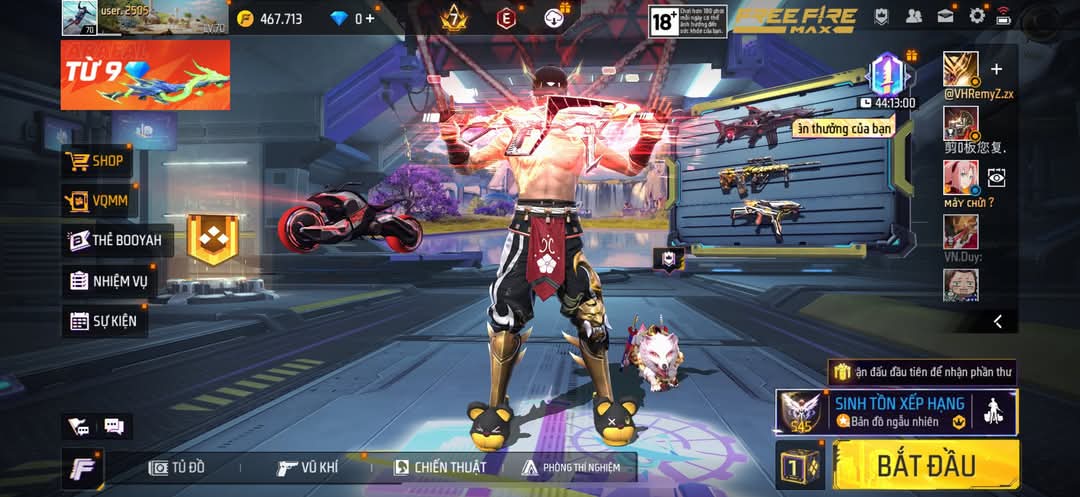The width and height of the screenshot is (1080, 497).
Task: Open the chat speech bubble icon
Action: coord(113,427)
